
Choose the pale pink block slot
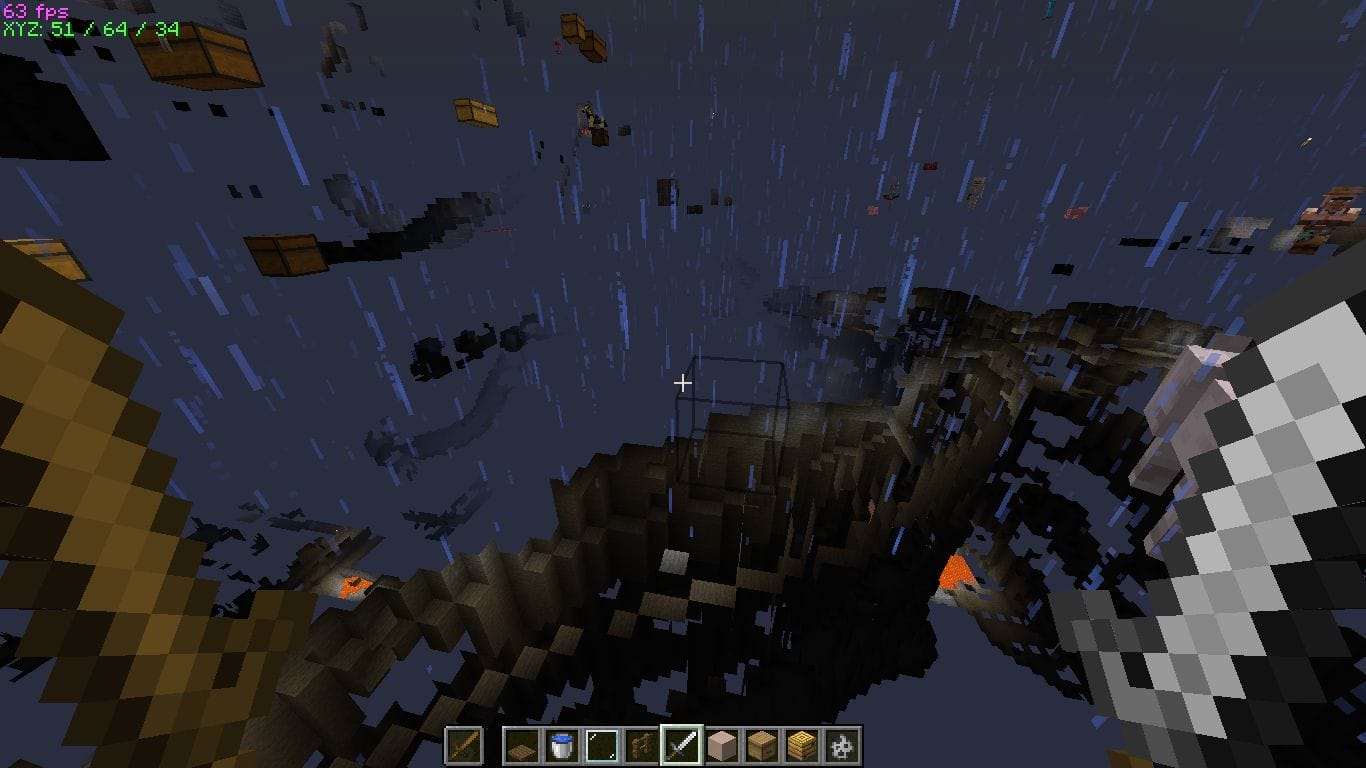pos(721,746)
